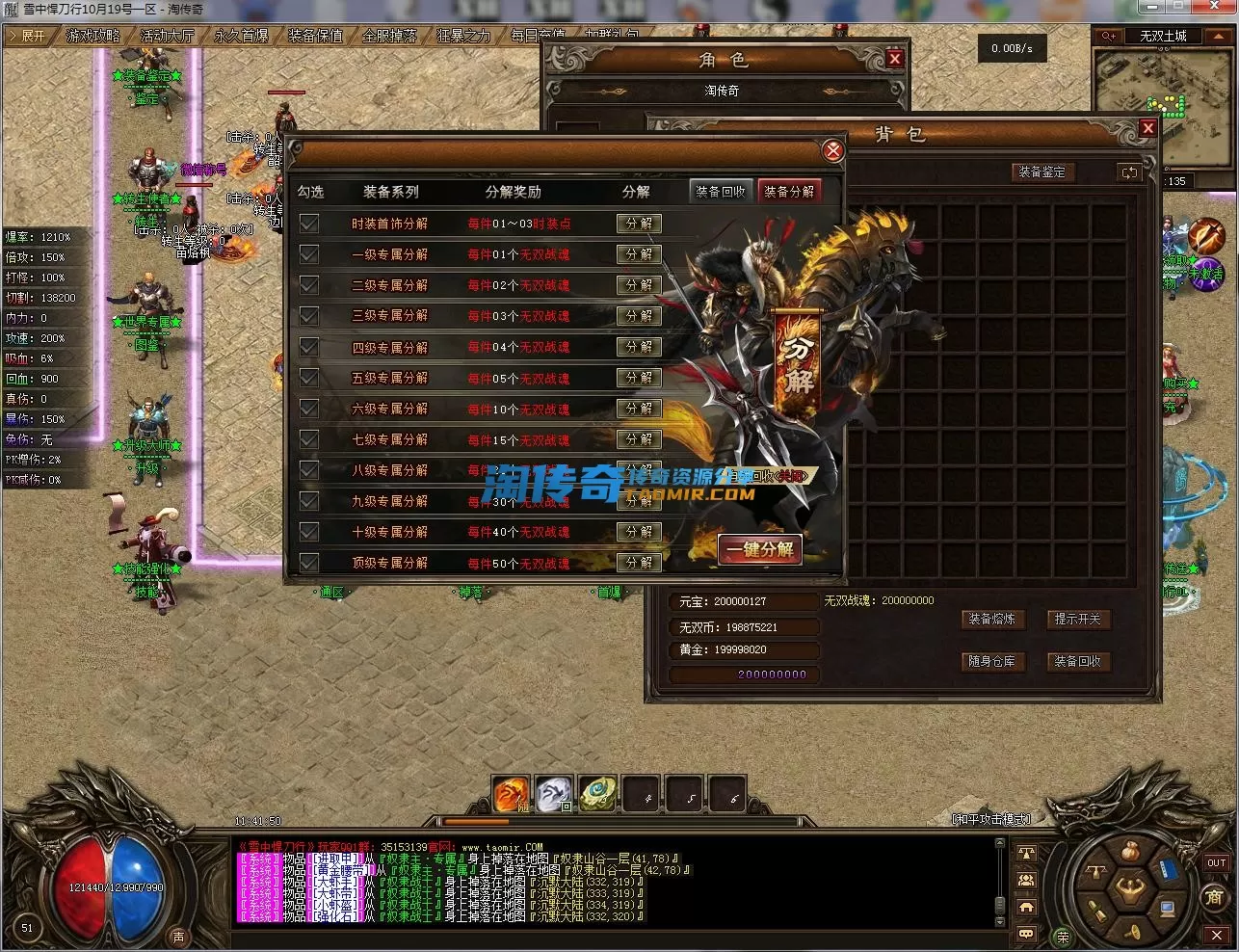Click 分解 for 五级专属分解

point(639,378)
